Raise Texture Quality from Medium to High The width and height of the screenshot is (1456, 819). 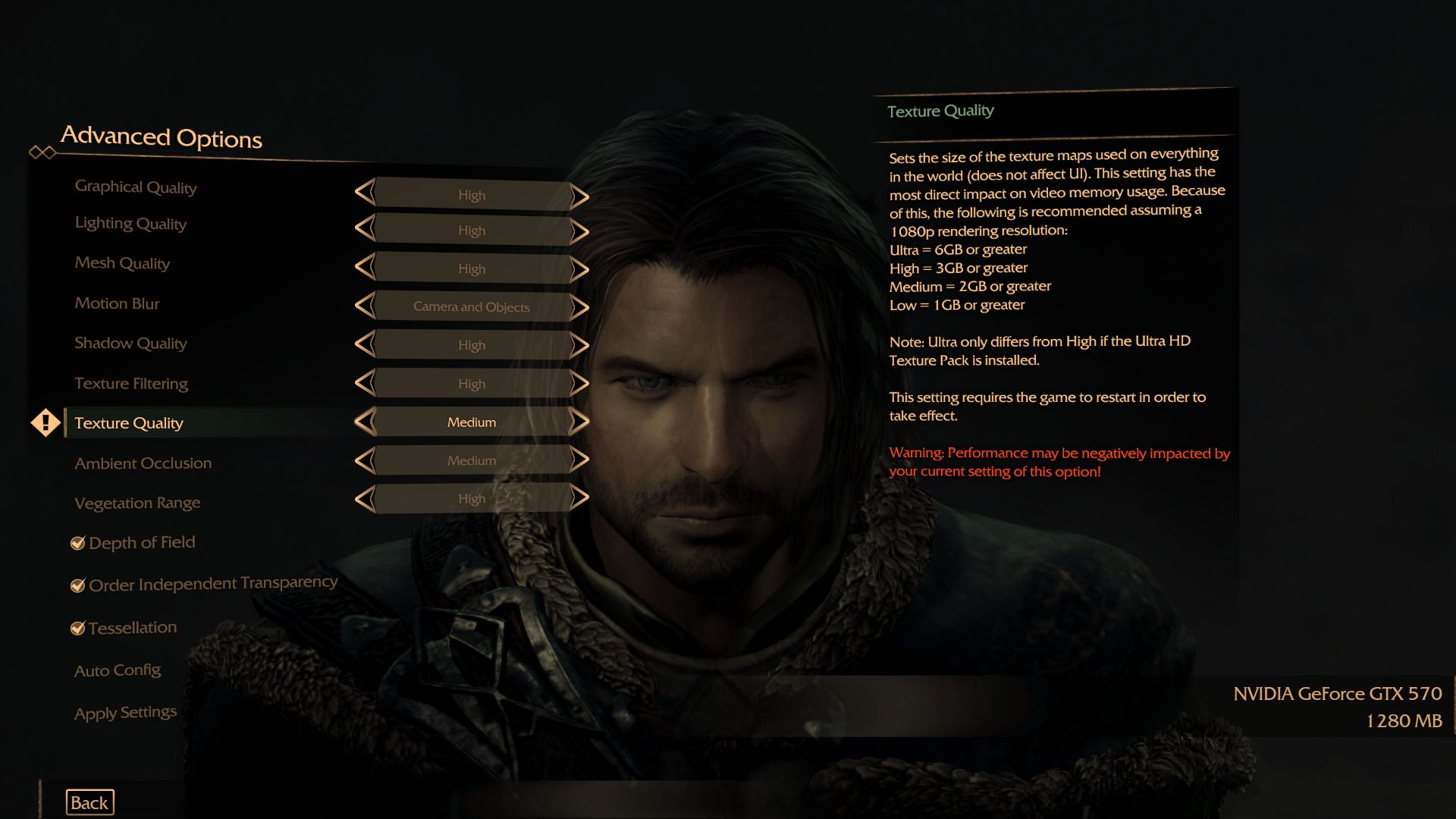pyautogui.click(x=579, y=422)
